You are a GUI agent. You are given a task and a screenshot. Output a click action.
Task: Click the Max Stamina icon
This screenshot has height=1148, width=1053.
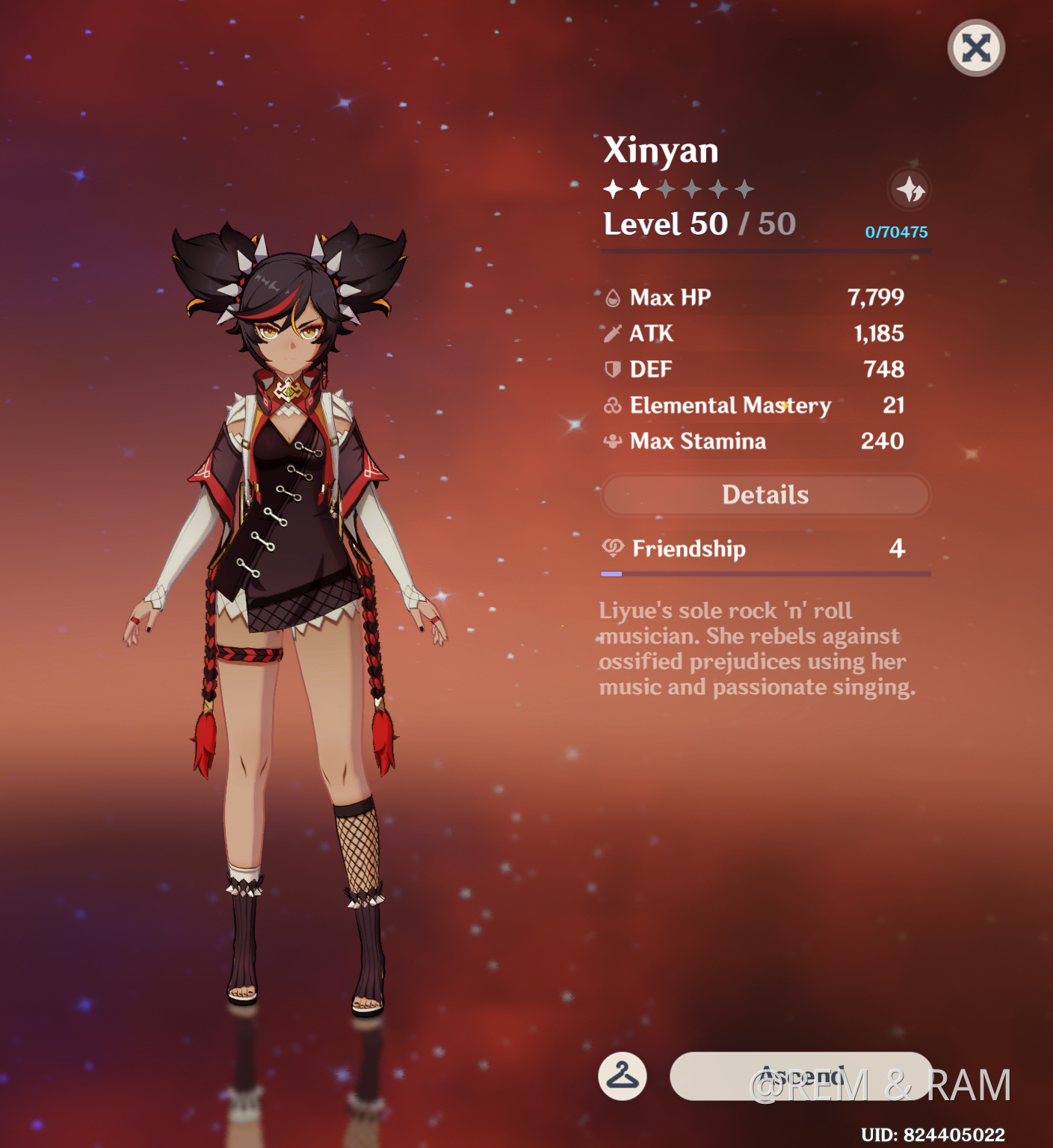613,441
